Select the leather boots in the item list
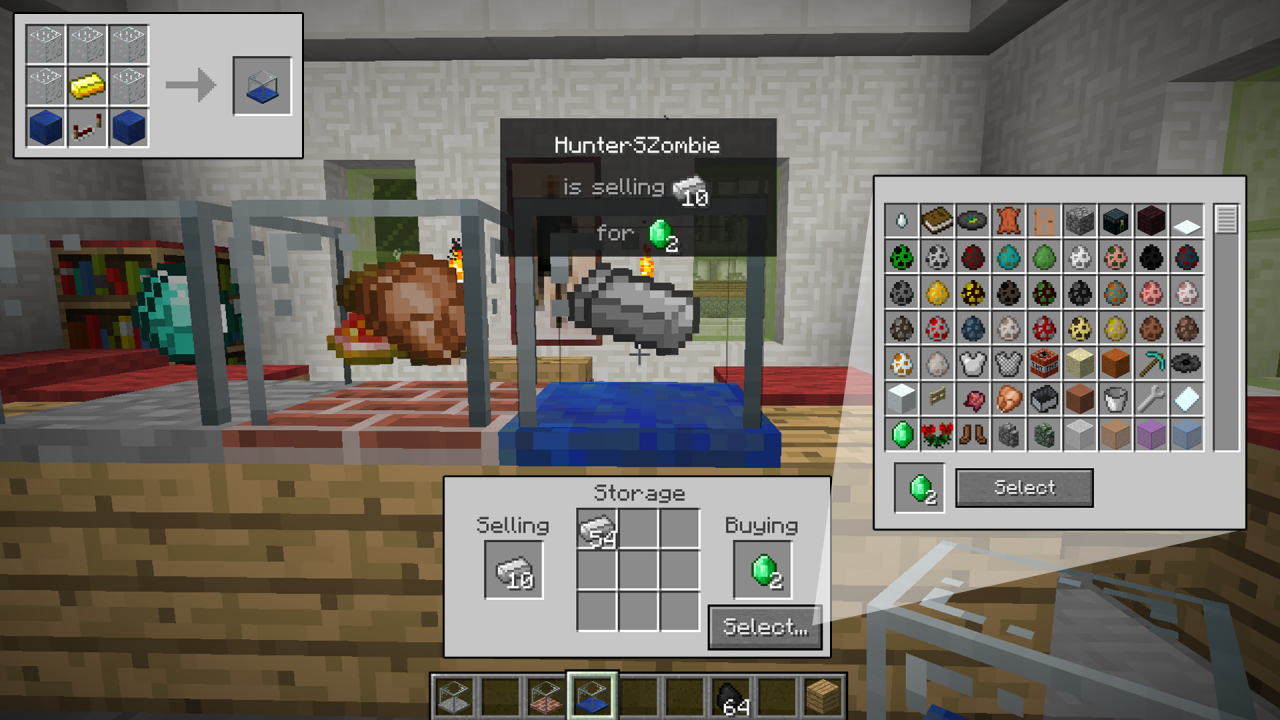The height and width of the screenshot is (720, 1280). (973, 435)
